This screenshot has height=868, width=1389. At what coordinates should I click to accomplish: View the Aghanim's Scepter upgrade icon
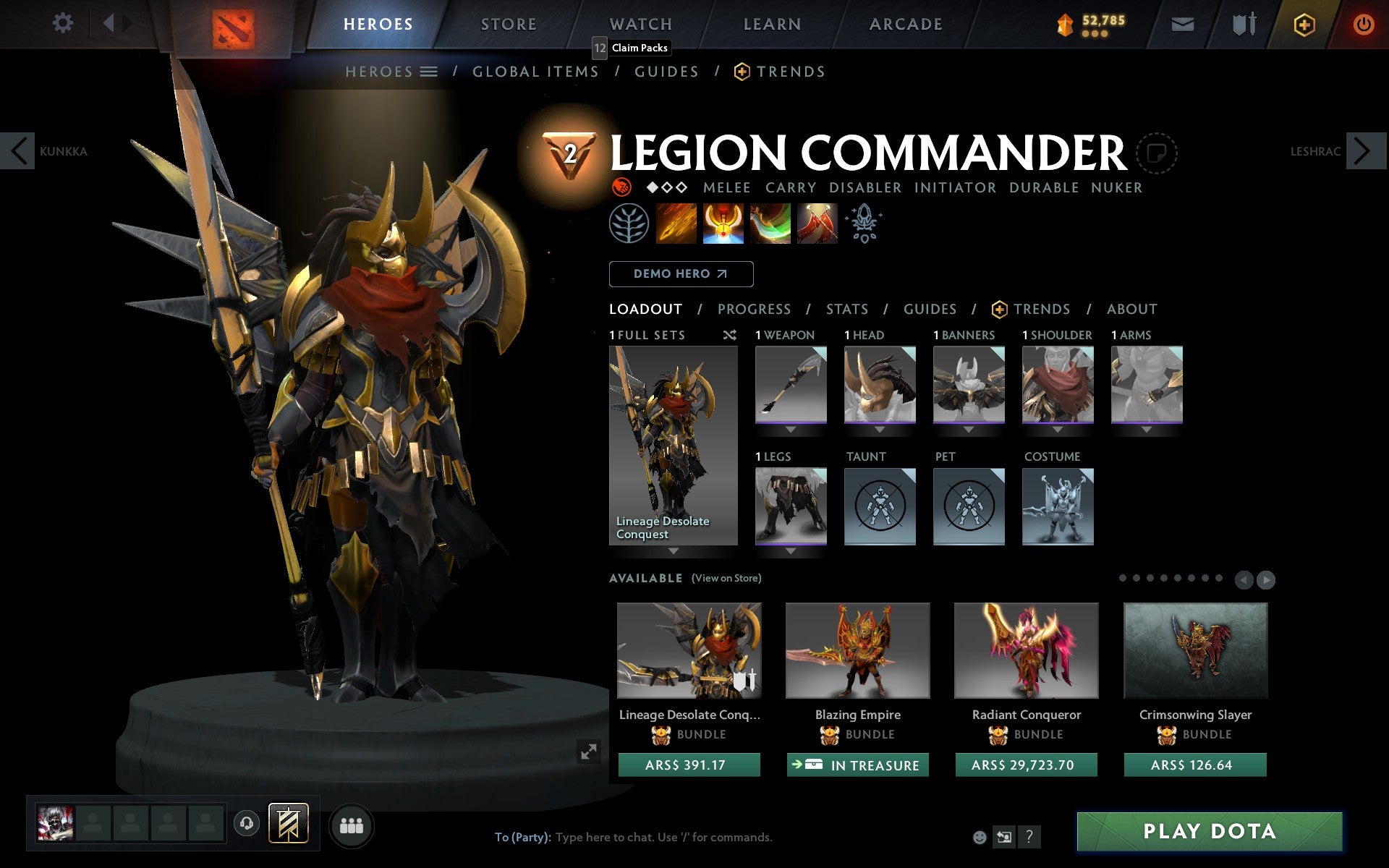point(865,224)
